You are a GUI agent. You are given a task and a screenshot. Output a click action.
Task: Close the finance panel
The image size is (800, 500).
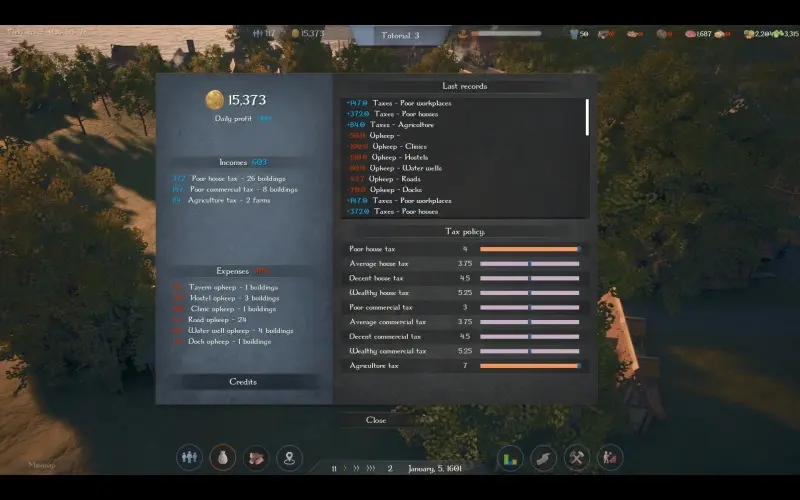[376, 420]
